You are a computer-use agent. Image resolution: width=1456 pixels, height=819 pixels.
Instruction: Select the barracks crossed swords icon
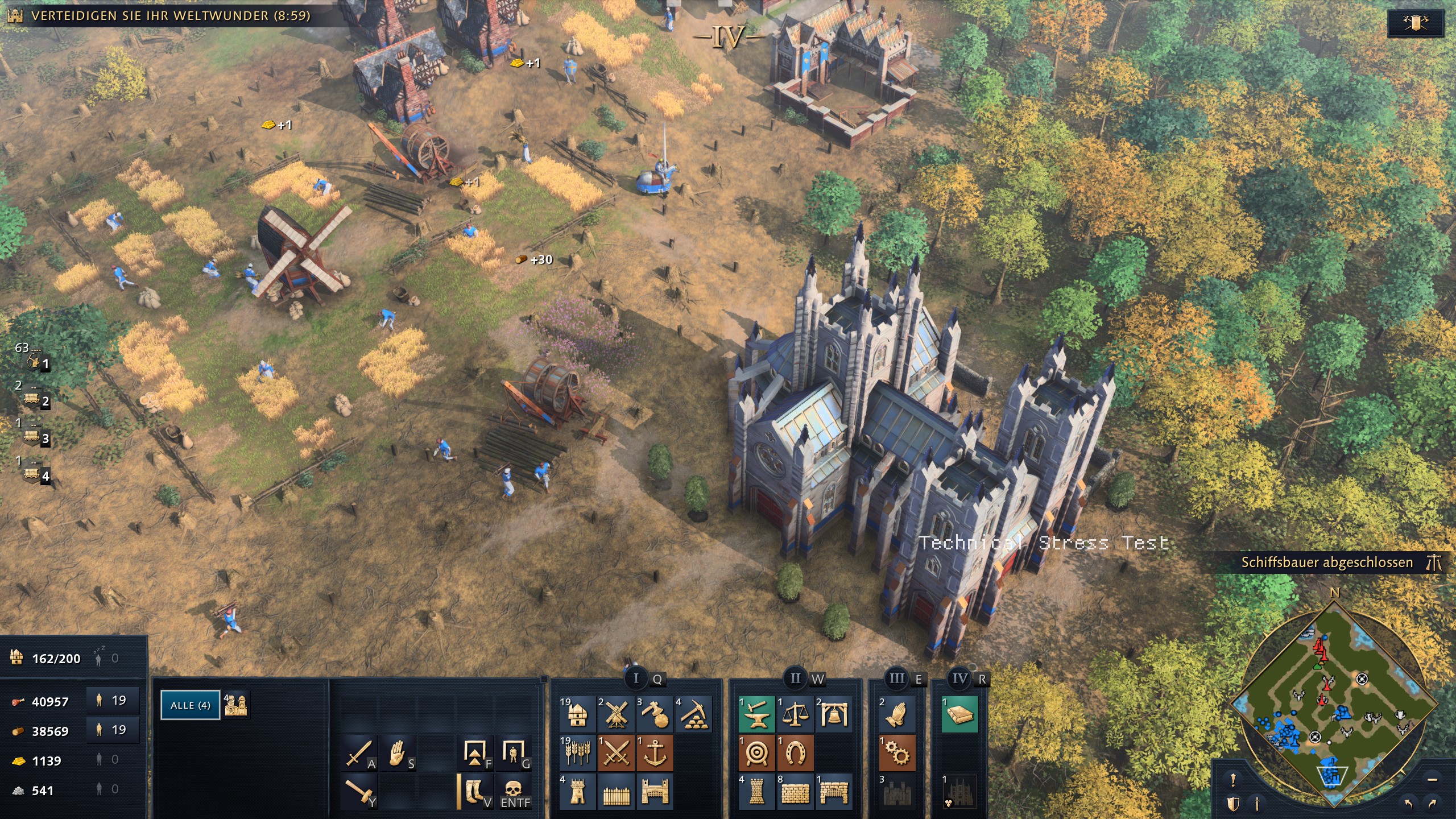pyautogui.click(x=616, y=753)
